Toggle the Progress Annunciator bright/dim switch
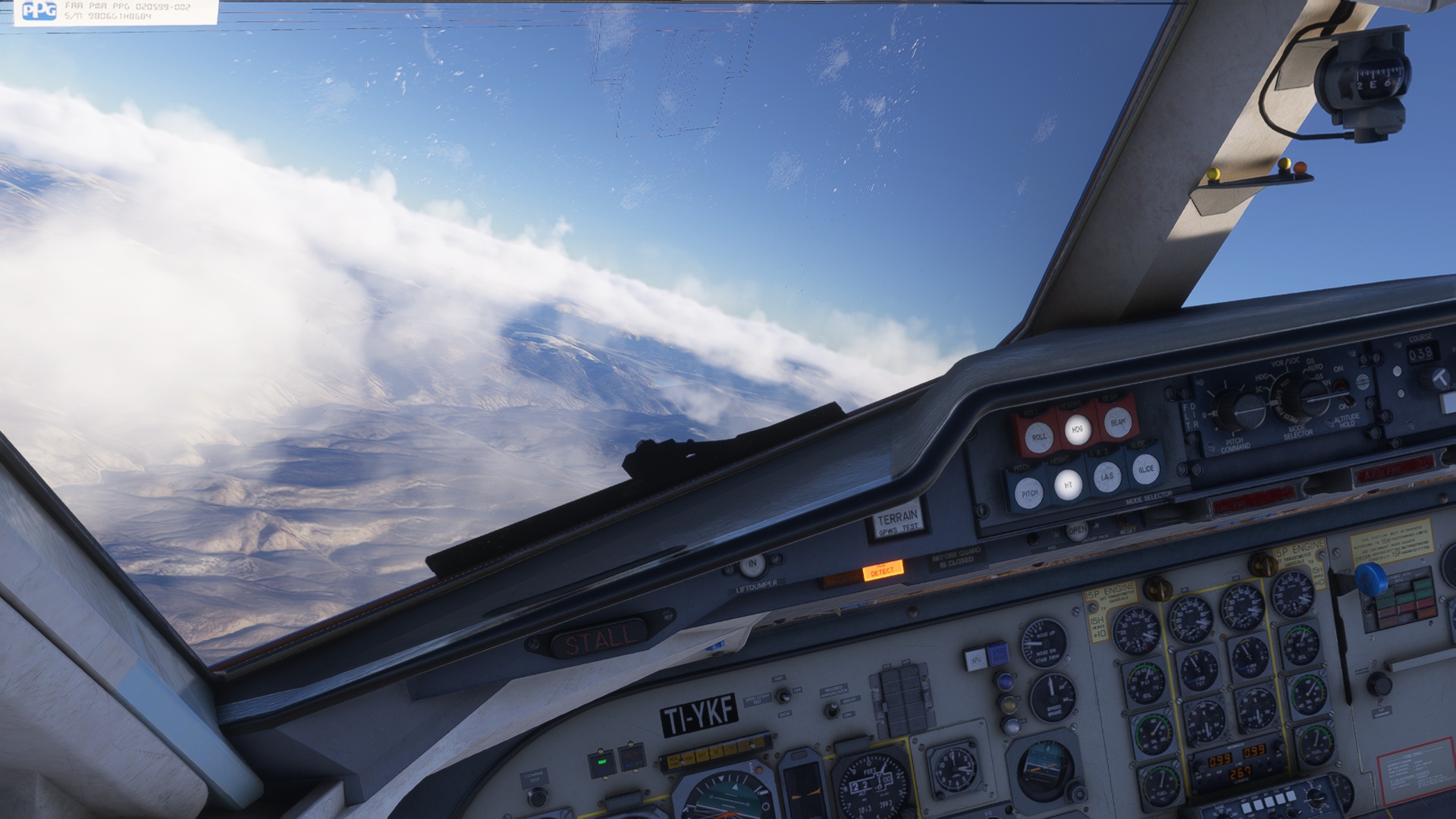The width and height of the screenshot is (1456, 819). coord(831,708)
